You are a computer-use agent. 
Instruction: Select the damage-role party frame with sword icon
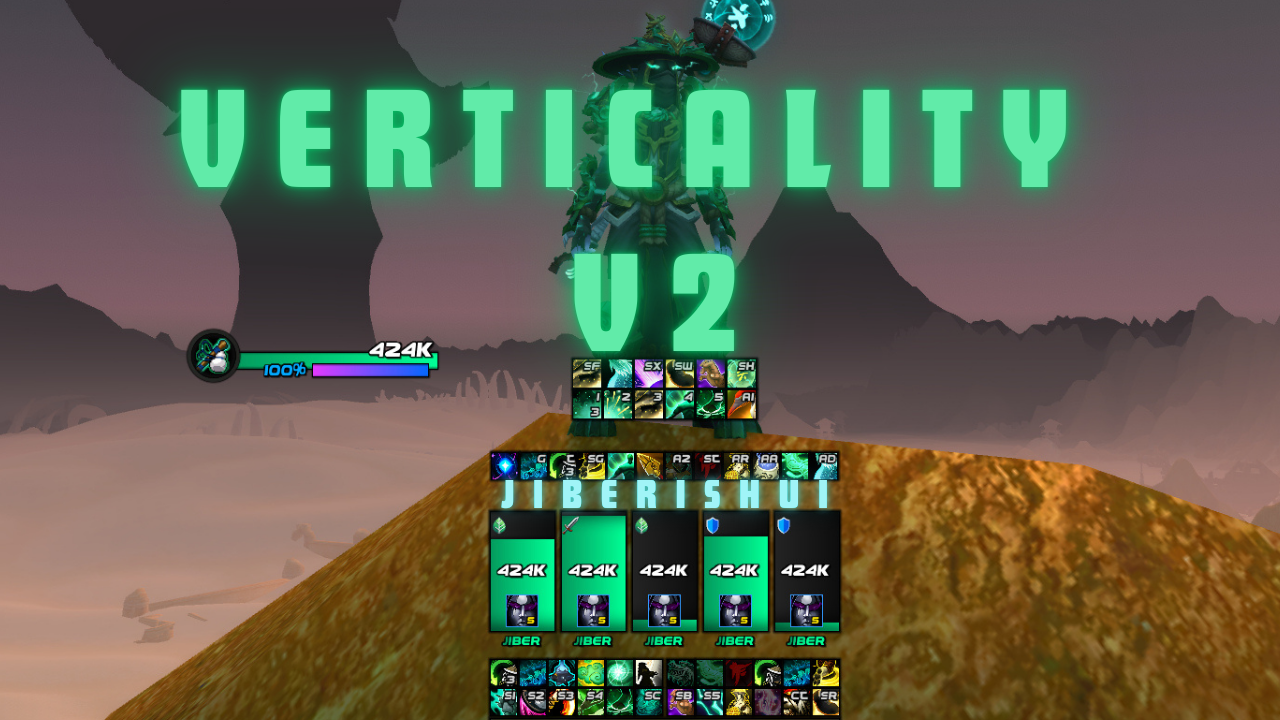592,571
